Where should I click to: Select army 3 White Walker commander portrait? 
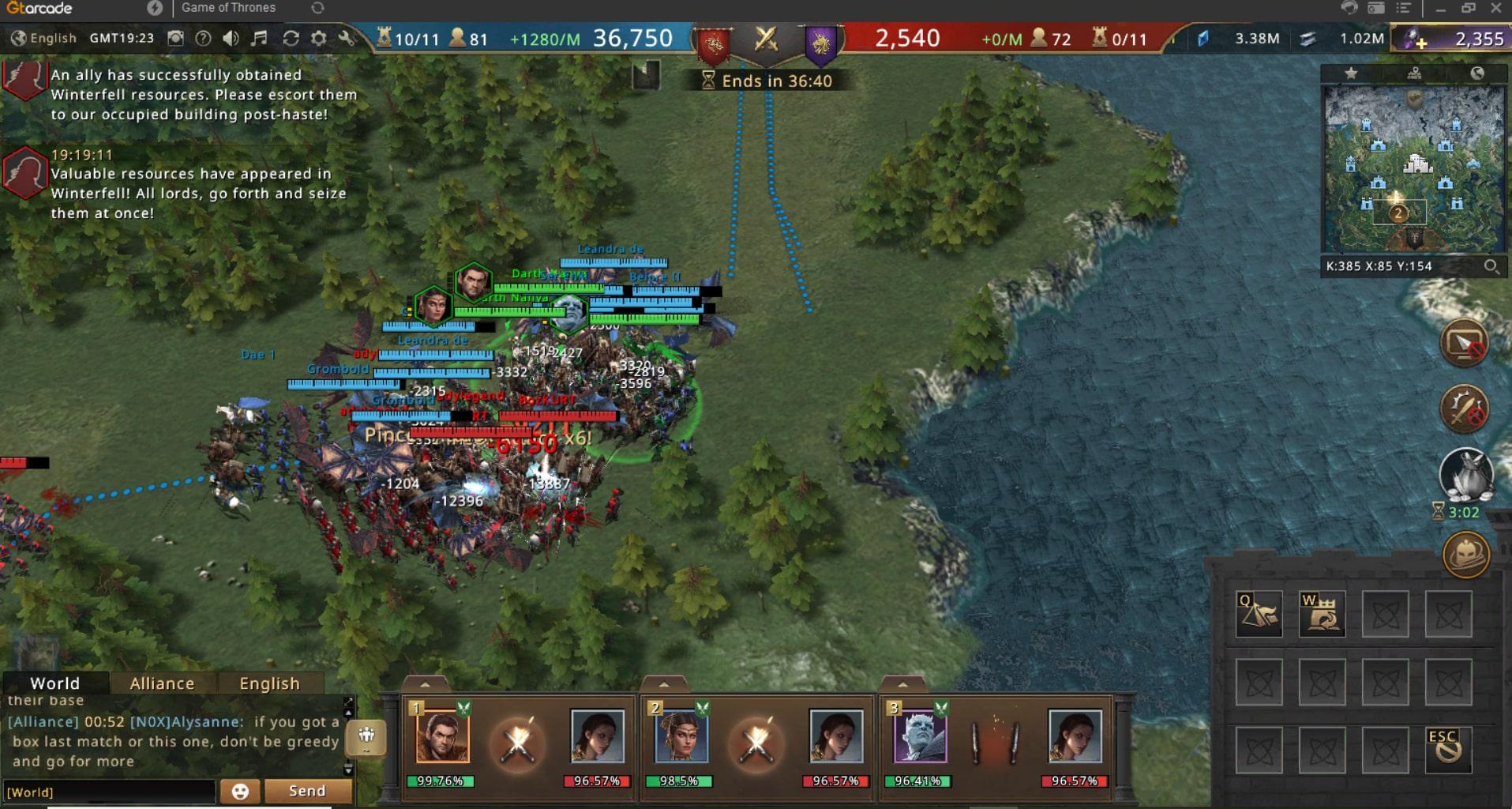[x=920, y=736]
